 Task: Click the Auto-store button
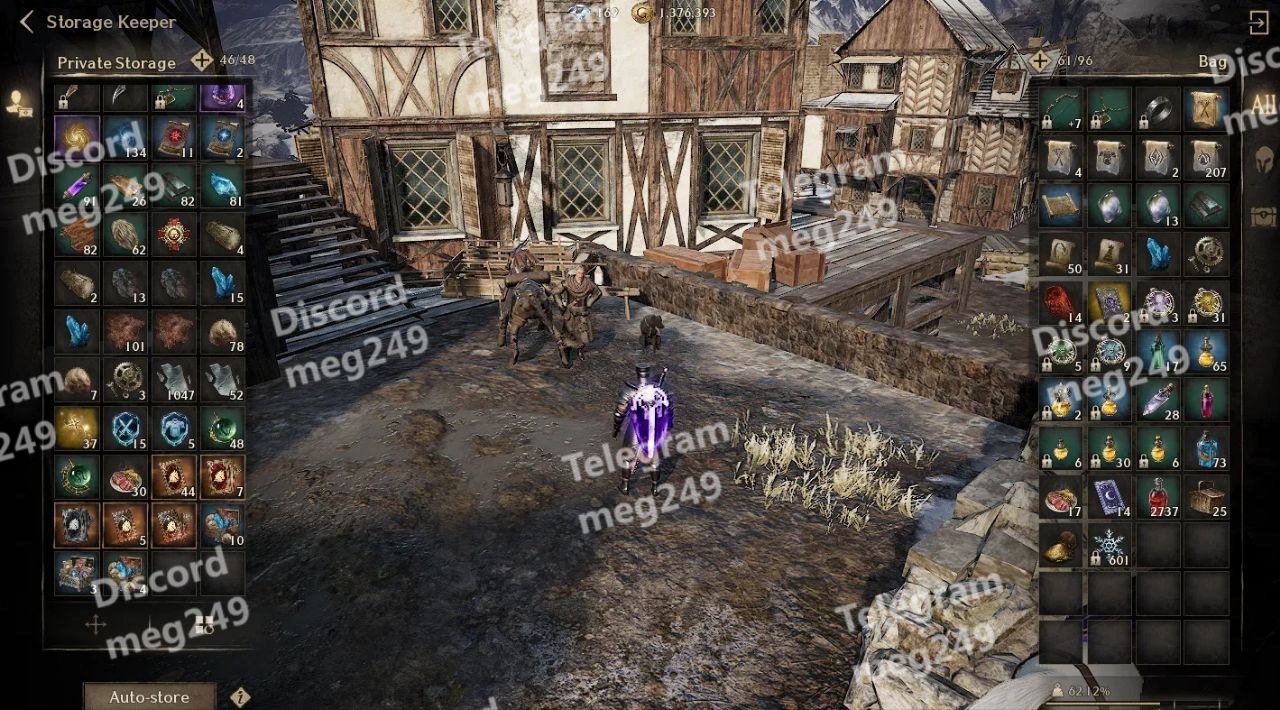[x=149, y=697]
